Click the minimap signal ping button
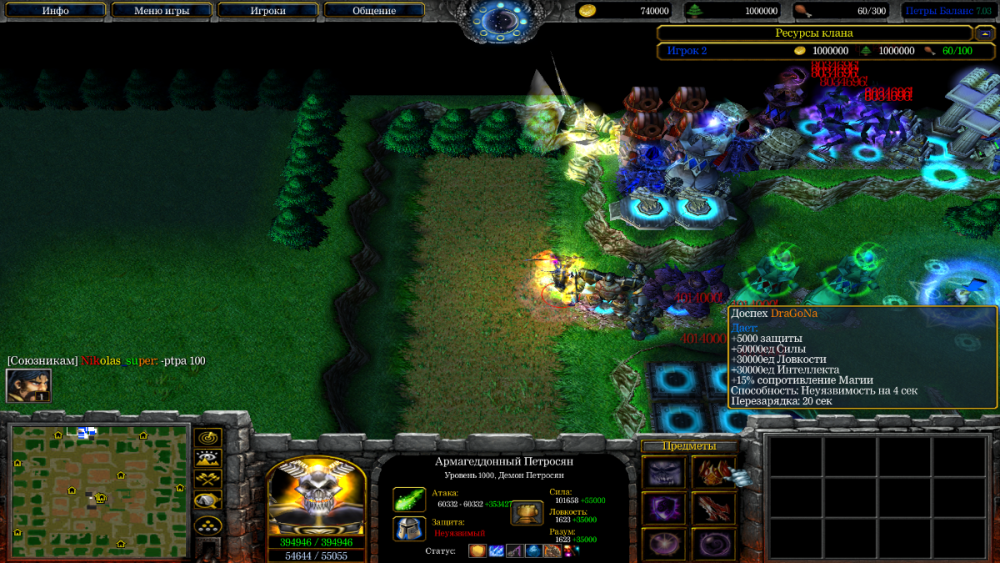Screen dimensions: 1000x563 coord(208,438)
